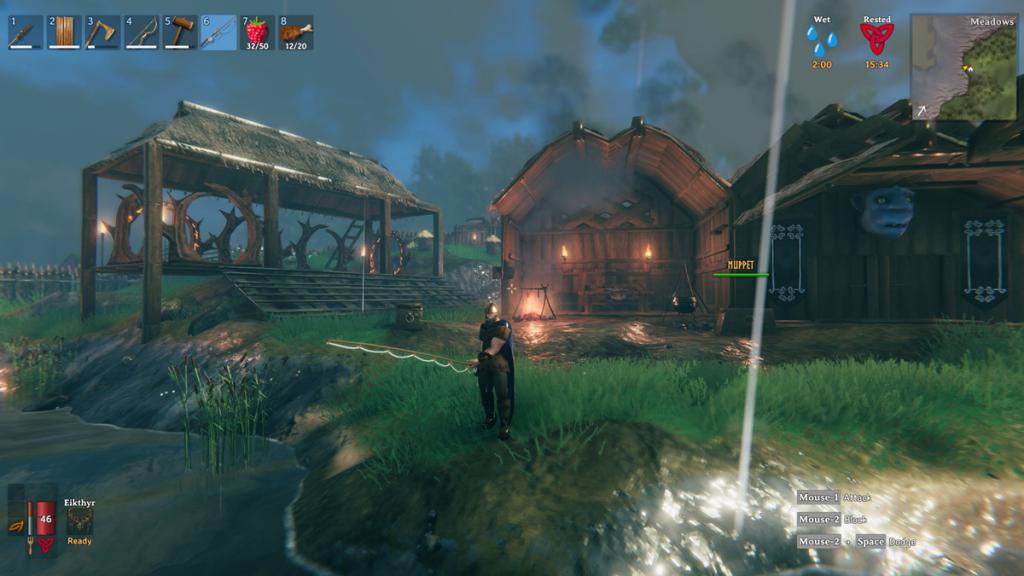The image size is (1024, 576).
Task: Click the highlighted fishing rod slot
Action: (x=219, y=33)
